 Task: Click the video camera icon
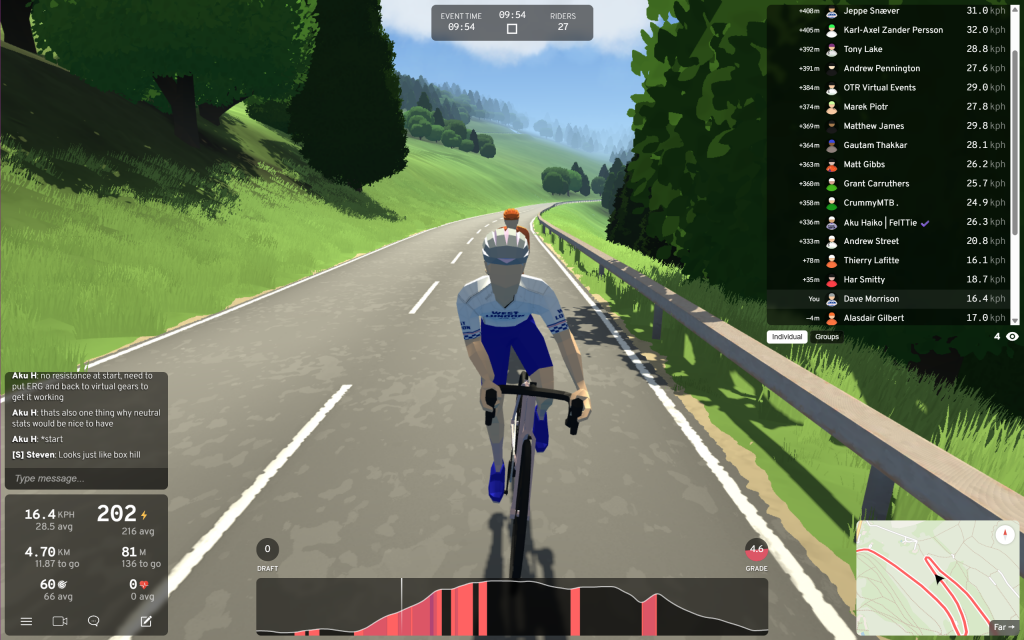pyautogui.click(x=59, y=621)
